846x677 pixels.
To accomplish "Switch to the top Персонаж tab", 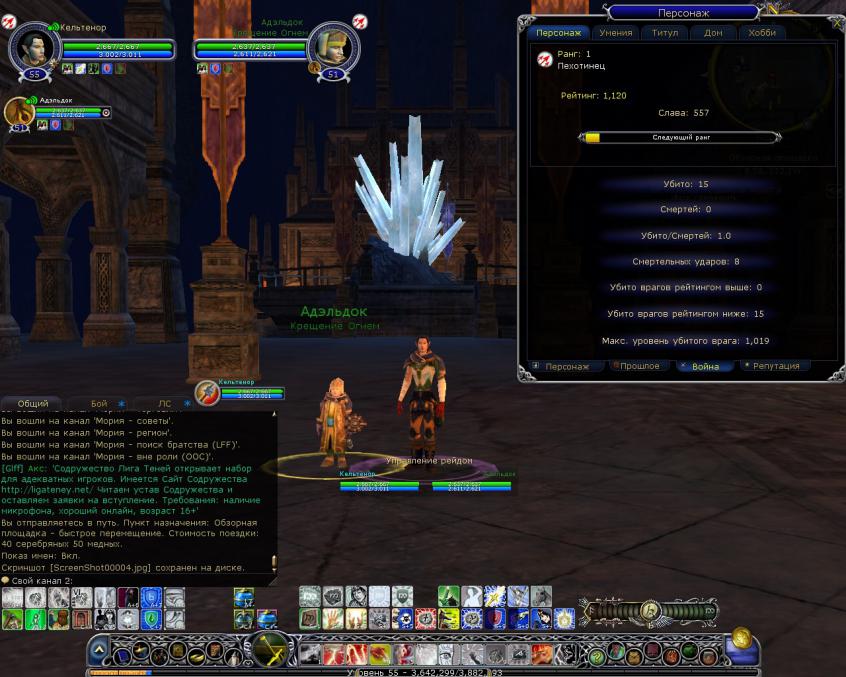I will 558,33.
